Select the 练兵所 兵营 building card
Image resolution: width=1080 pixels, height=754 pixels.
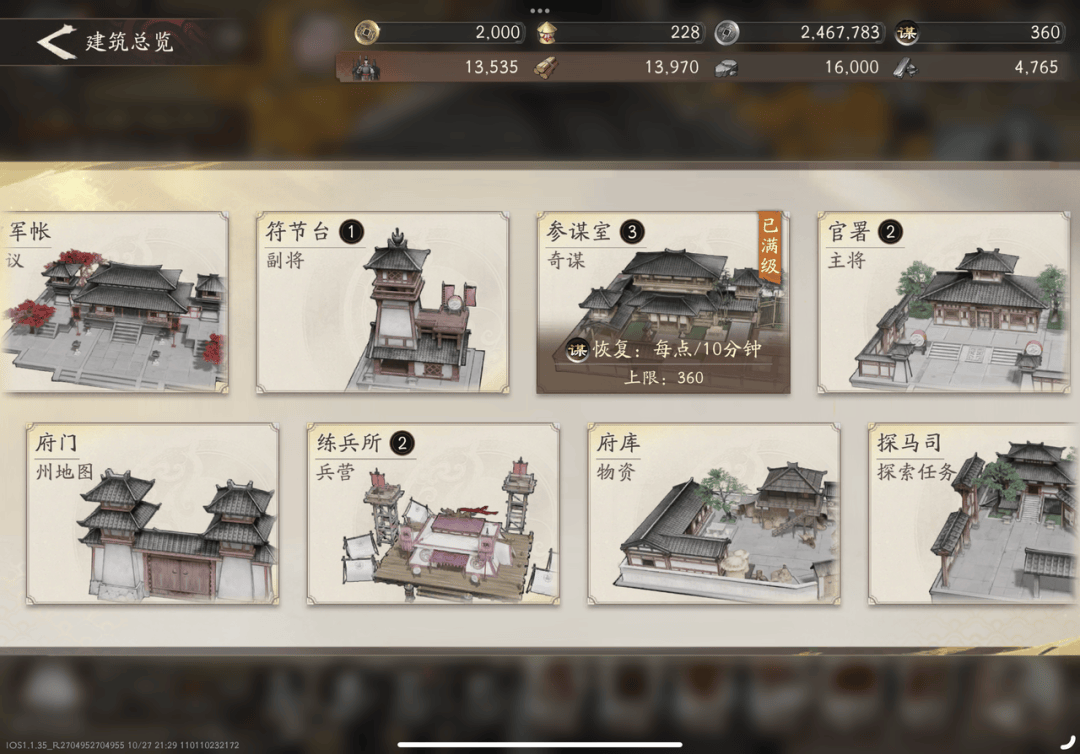pyautogui.click(x=432, y=514)
